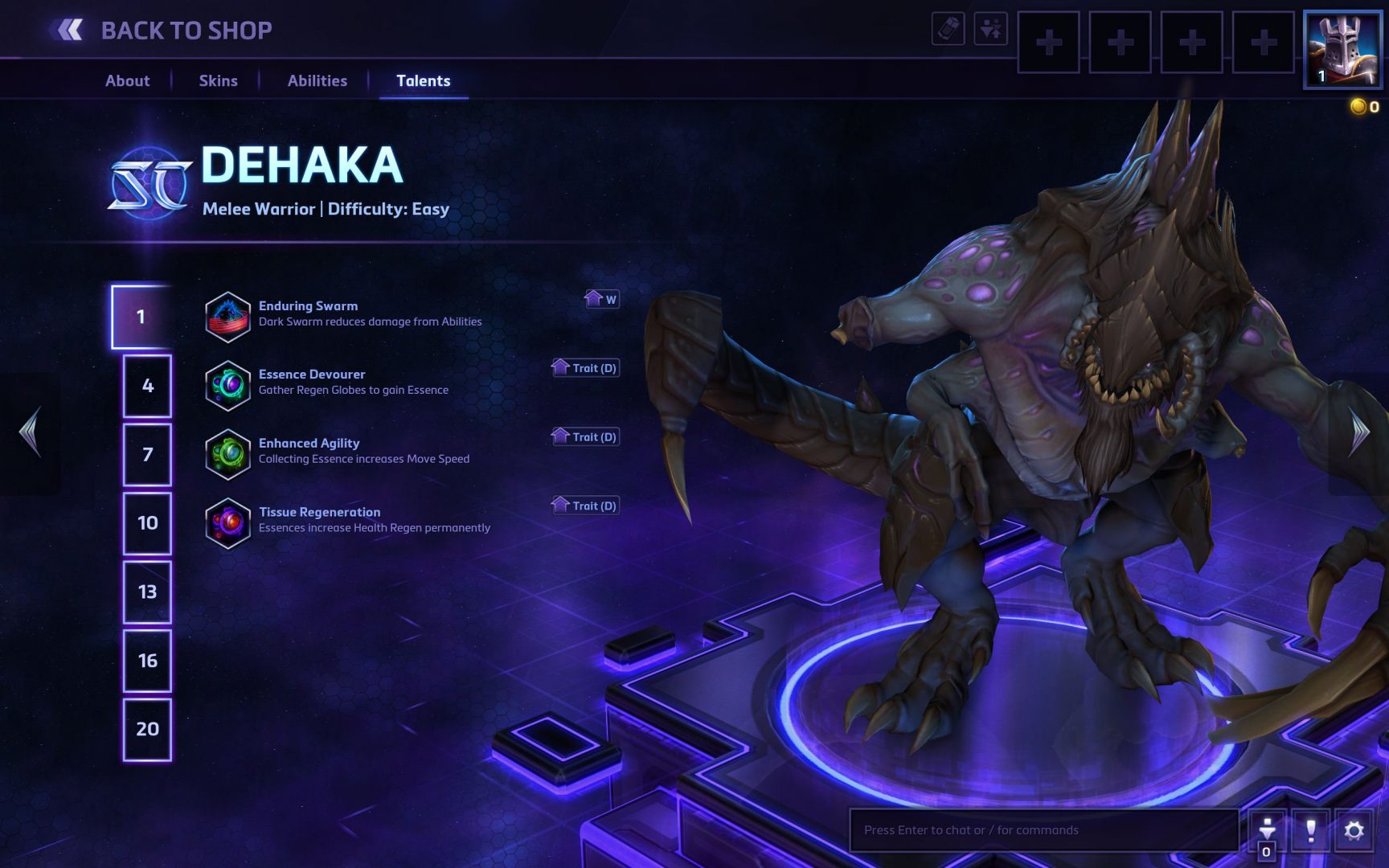The width and height of the screenshot is (1389, 868).
Task: Select talent tier level 1
Action: [141, 317]
